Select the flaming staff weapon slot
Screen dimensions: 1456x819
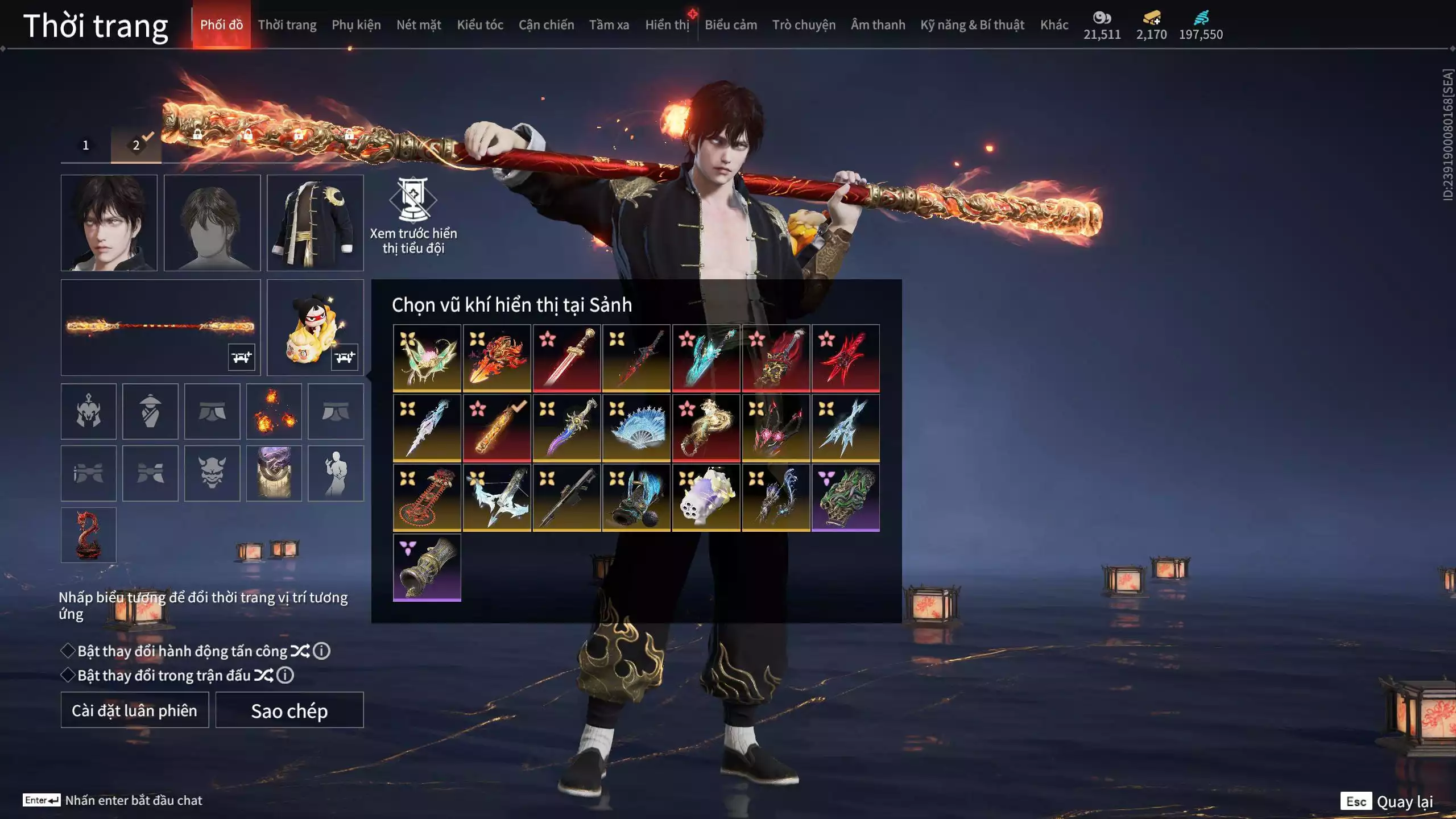point(160,327)
